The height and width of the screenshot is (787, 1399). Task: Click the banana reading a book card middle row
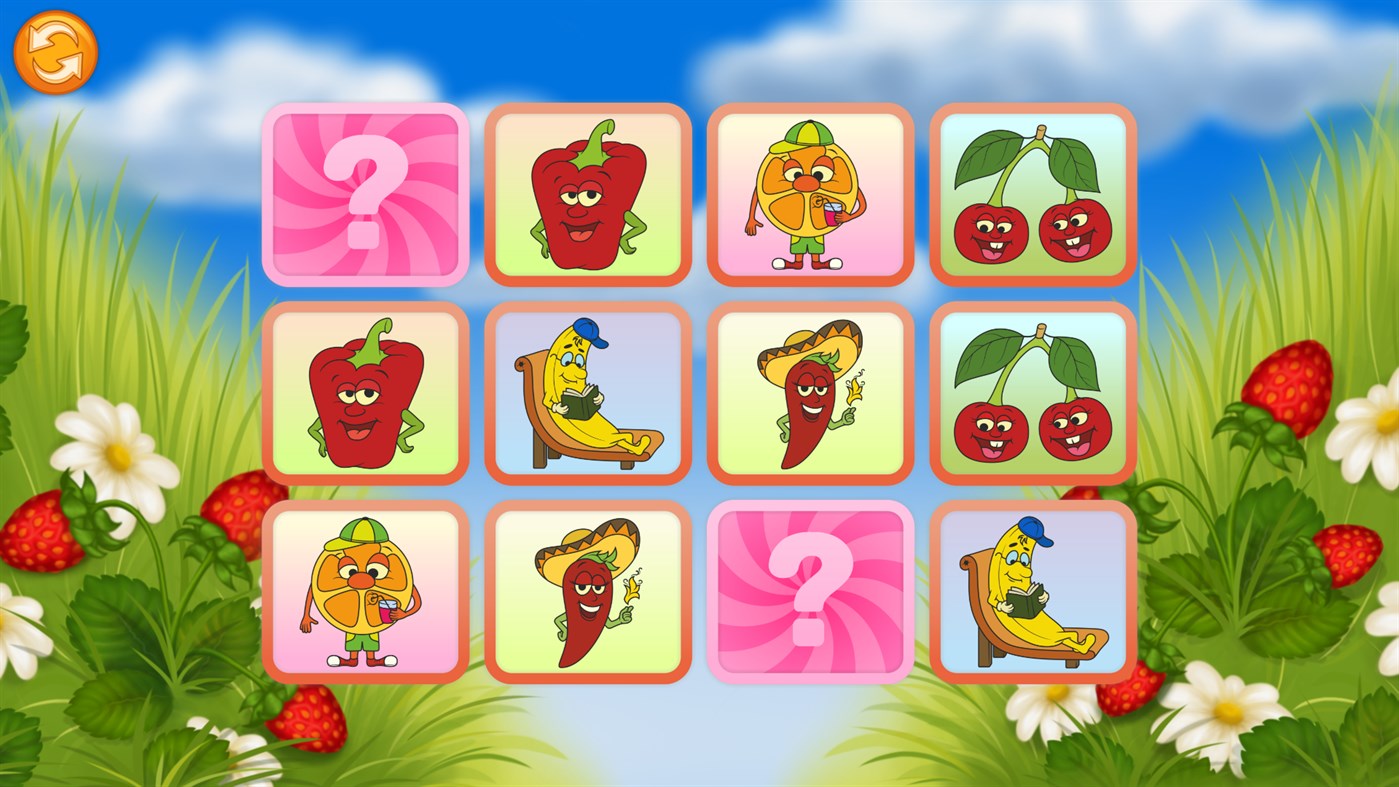click(x=587, y=395)
